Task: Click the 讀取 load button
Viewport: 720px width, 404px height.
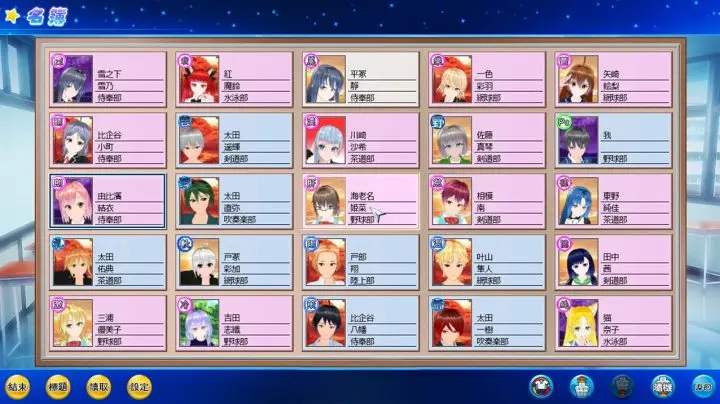Action: pos(99,385)
